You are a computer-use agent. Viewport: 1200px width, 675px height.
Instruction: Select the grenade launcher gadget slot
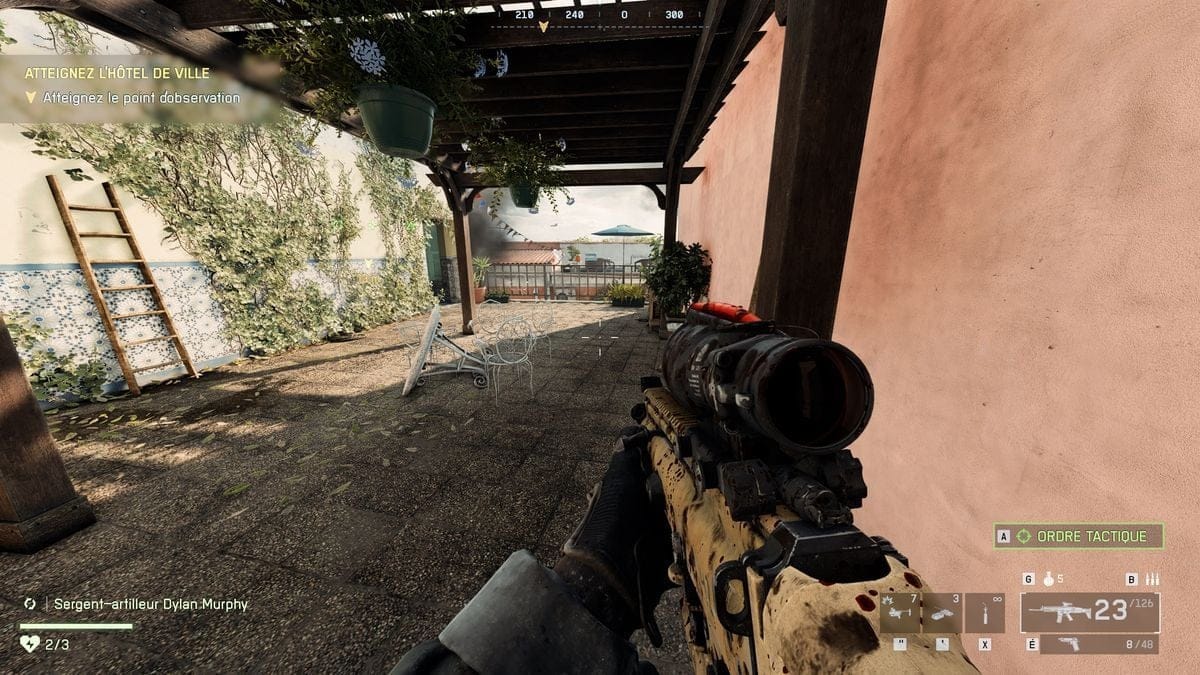900,612
